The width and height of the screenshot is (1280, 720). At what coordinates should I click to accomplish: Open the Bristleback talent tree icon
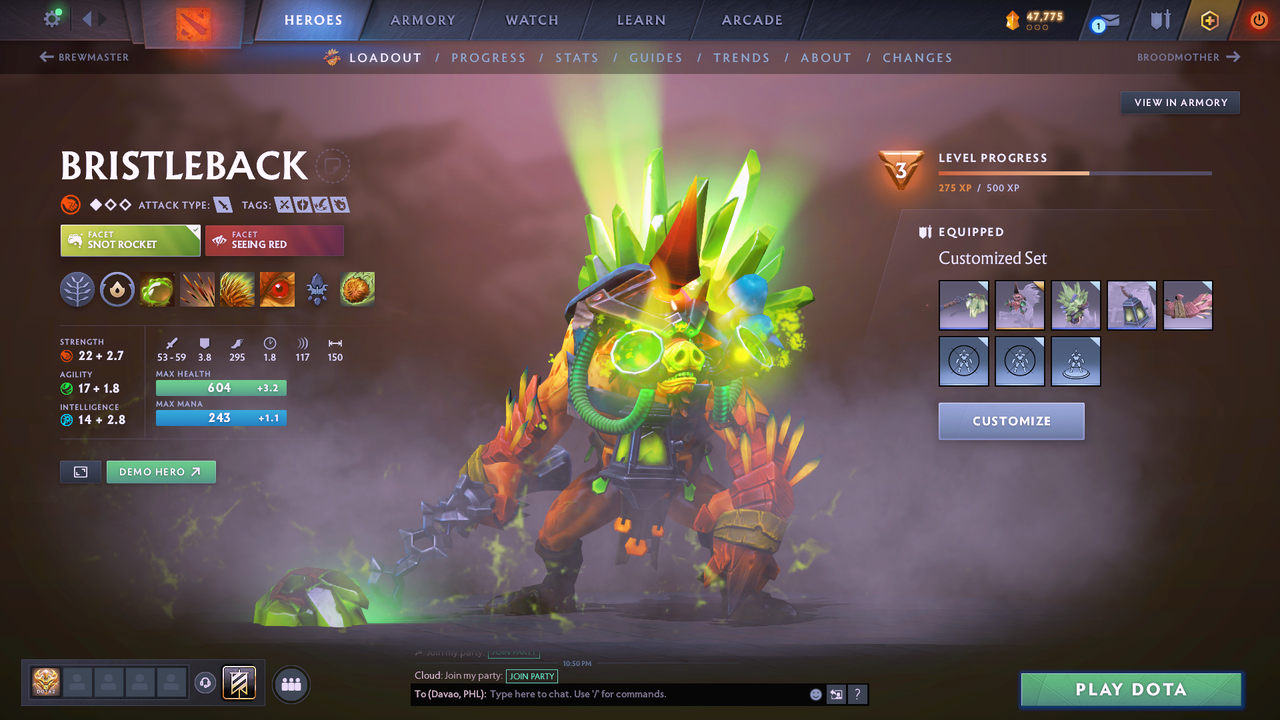[x=78, y=290]
